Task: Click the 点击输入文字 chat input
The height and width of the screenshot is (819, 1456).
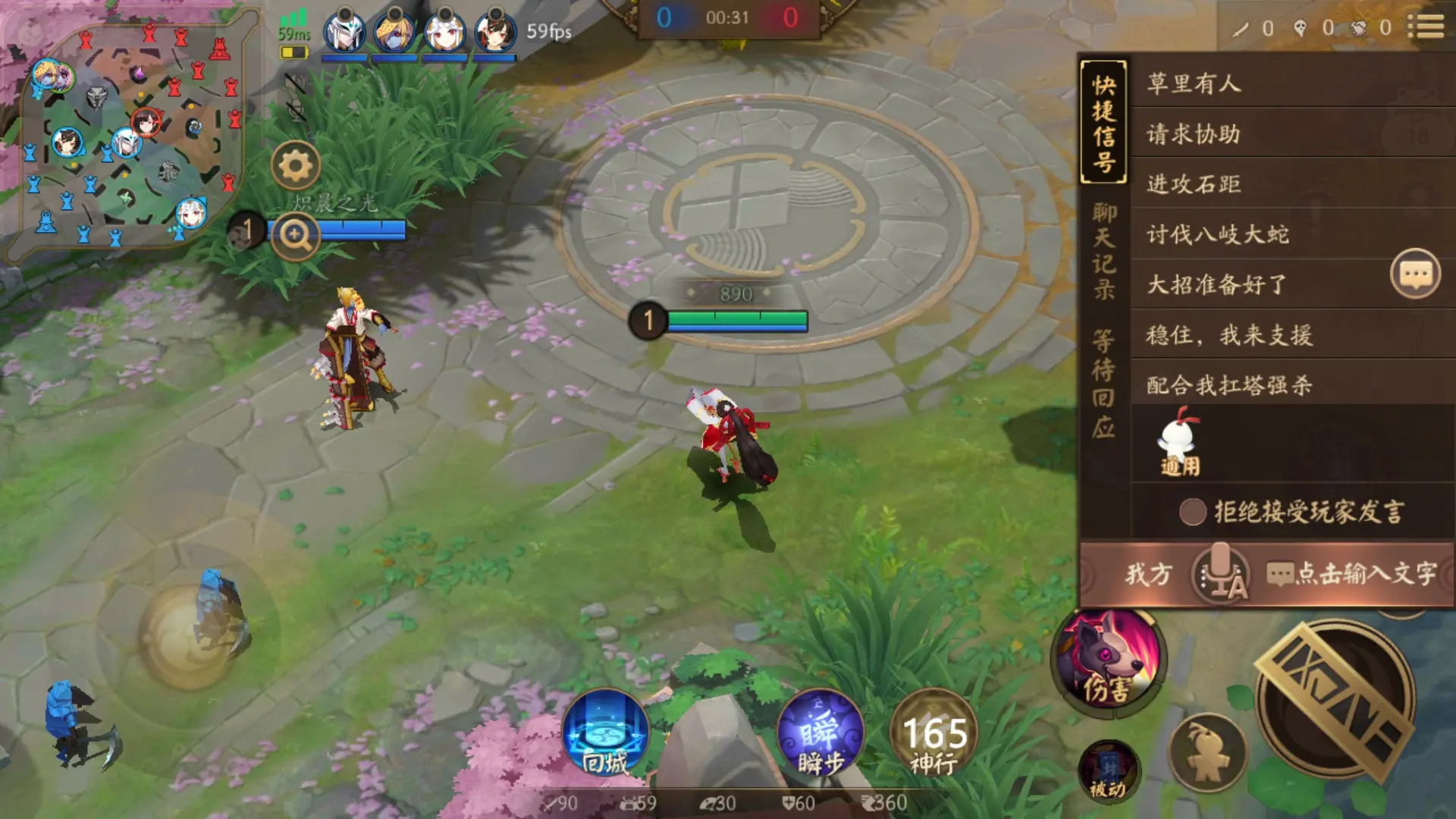Action: point(1352,574)
